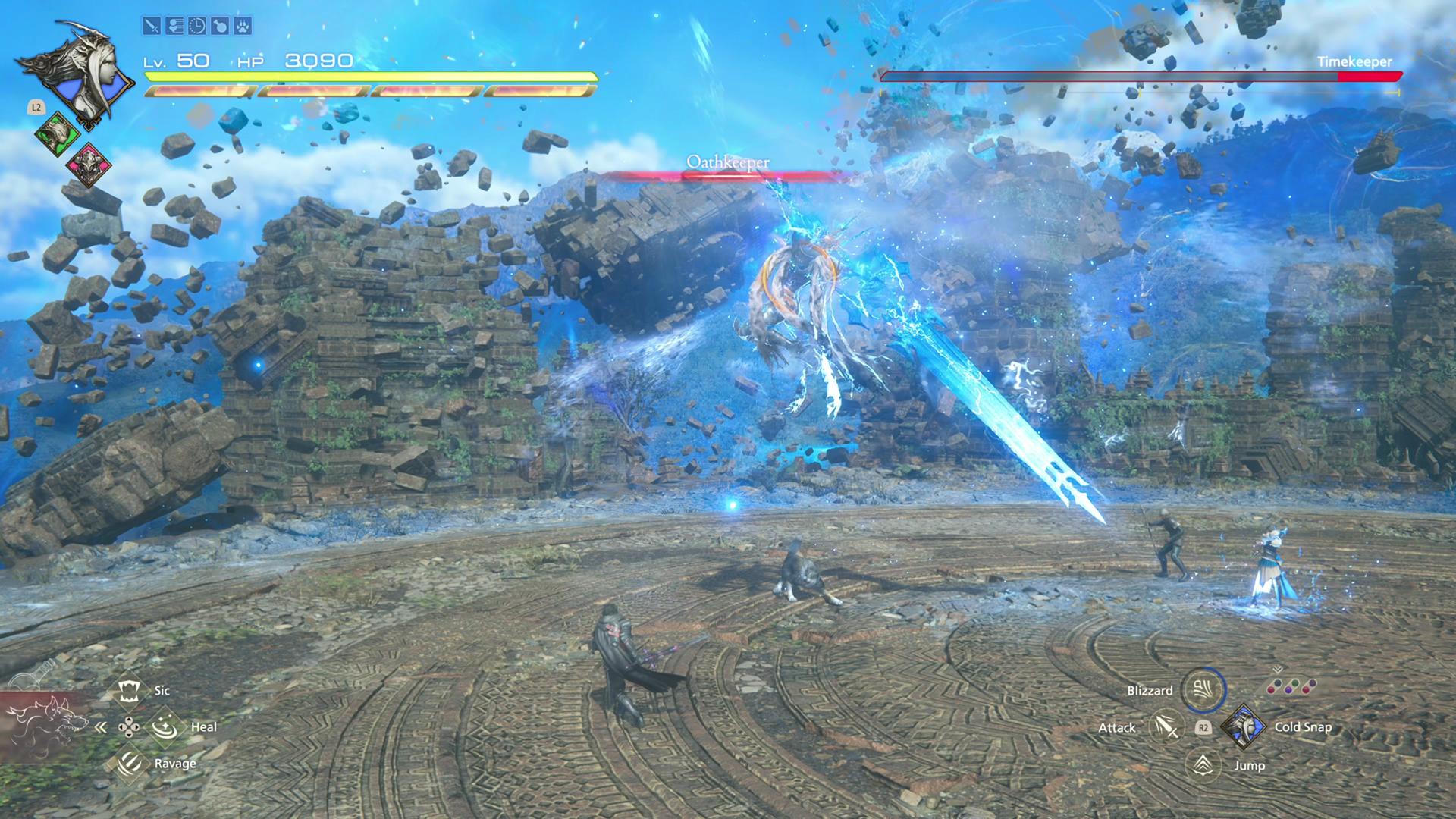Click the clock status icon
The image size is (1456, 819).
click(196, 27)
